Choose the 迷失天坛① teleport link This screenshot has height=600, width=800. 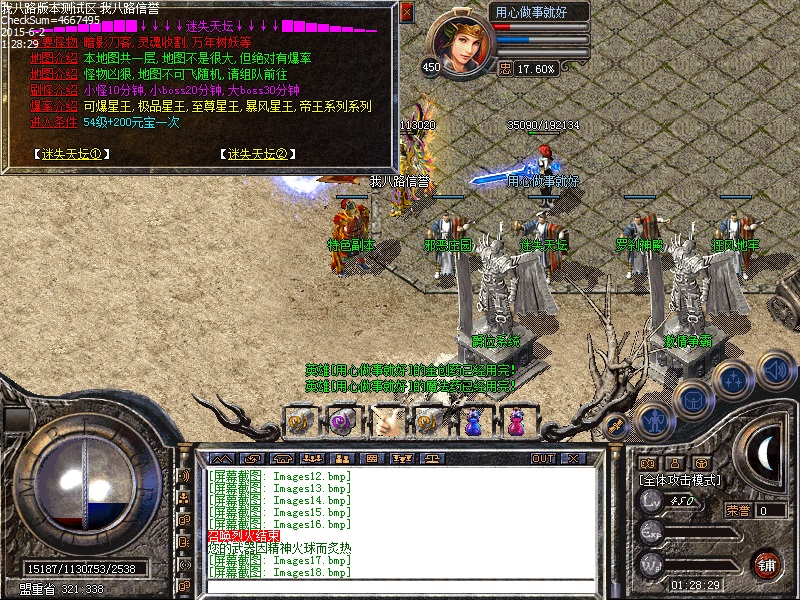(70, 154)
